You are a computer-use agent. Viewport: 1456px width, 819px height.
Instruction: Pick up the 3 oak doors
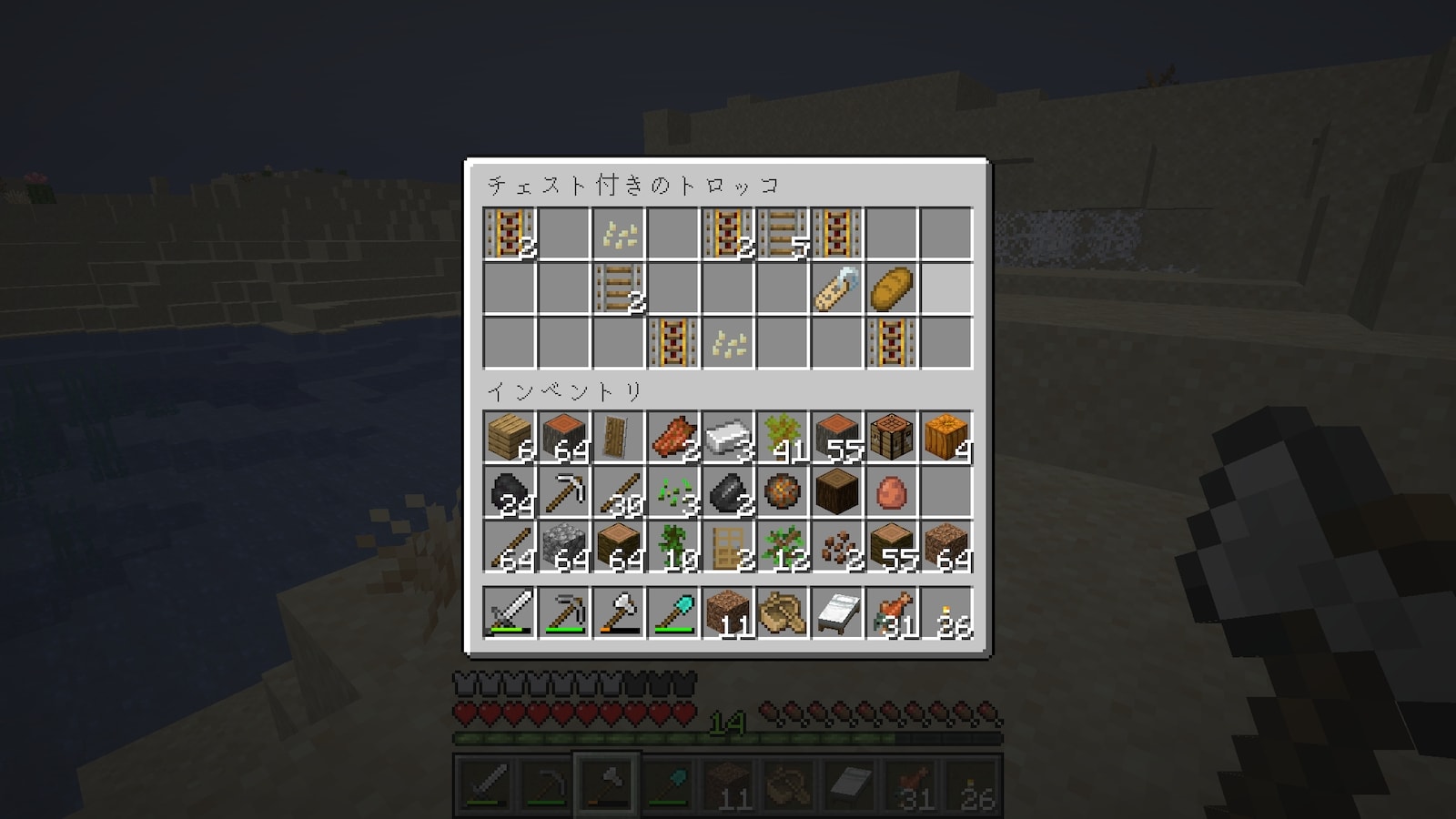point(727,547)
